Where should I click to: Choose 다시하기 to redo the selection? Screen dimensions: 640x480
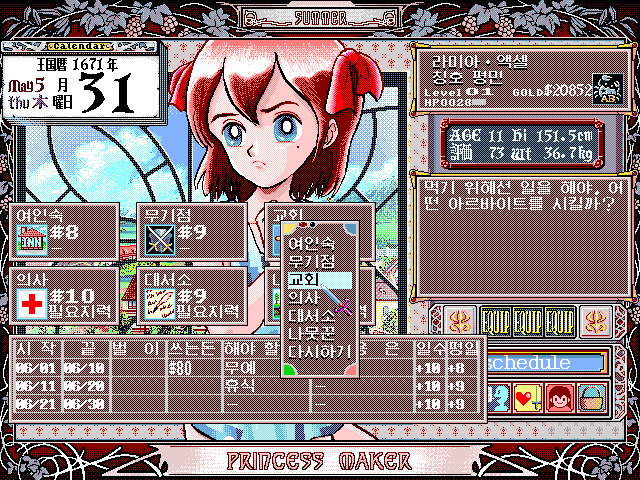point(313,351)
